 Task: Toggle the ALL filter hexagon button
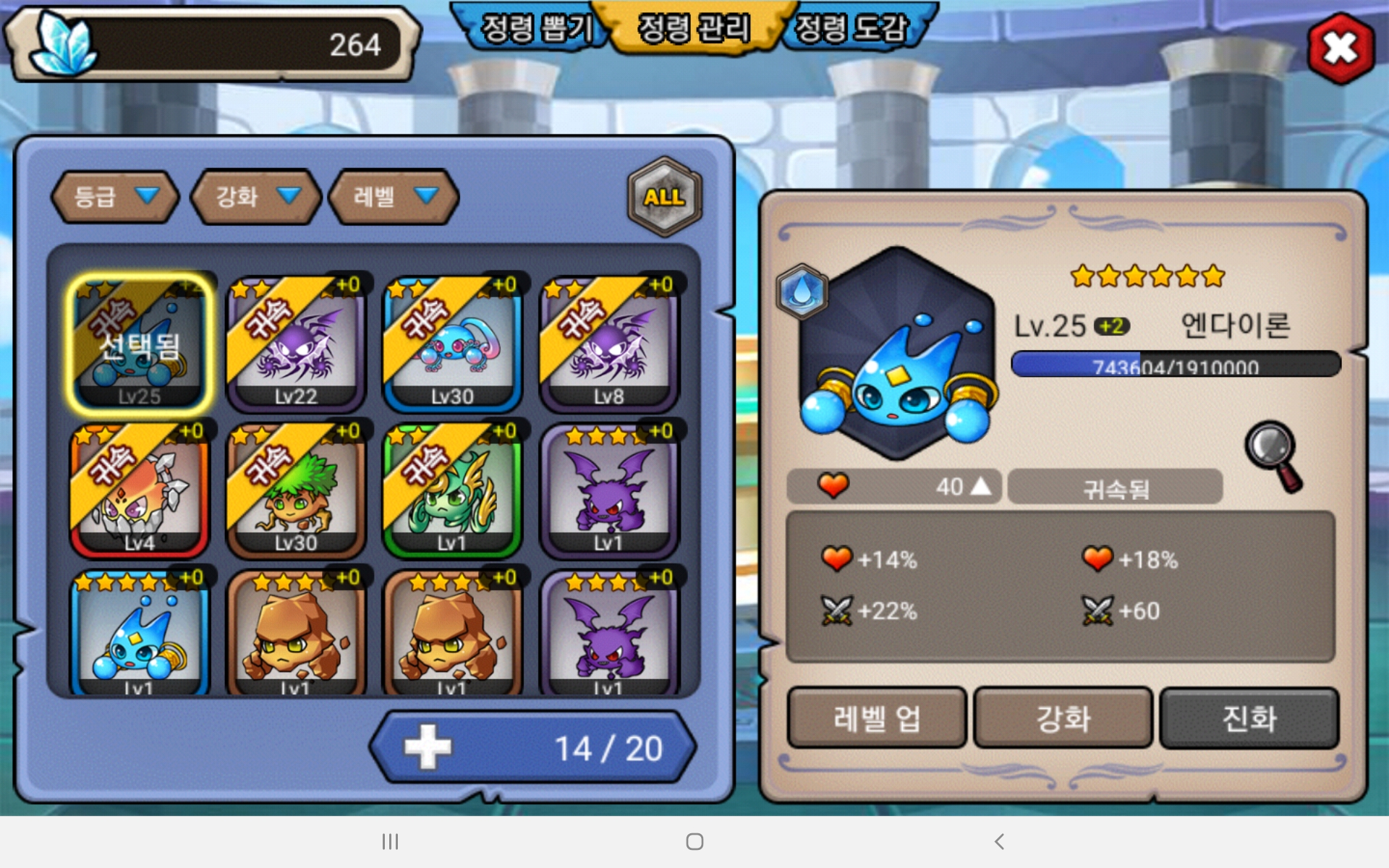point(664,197)
